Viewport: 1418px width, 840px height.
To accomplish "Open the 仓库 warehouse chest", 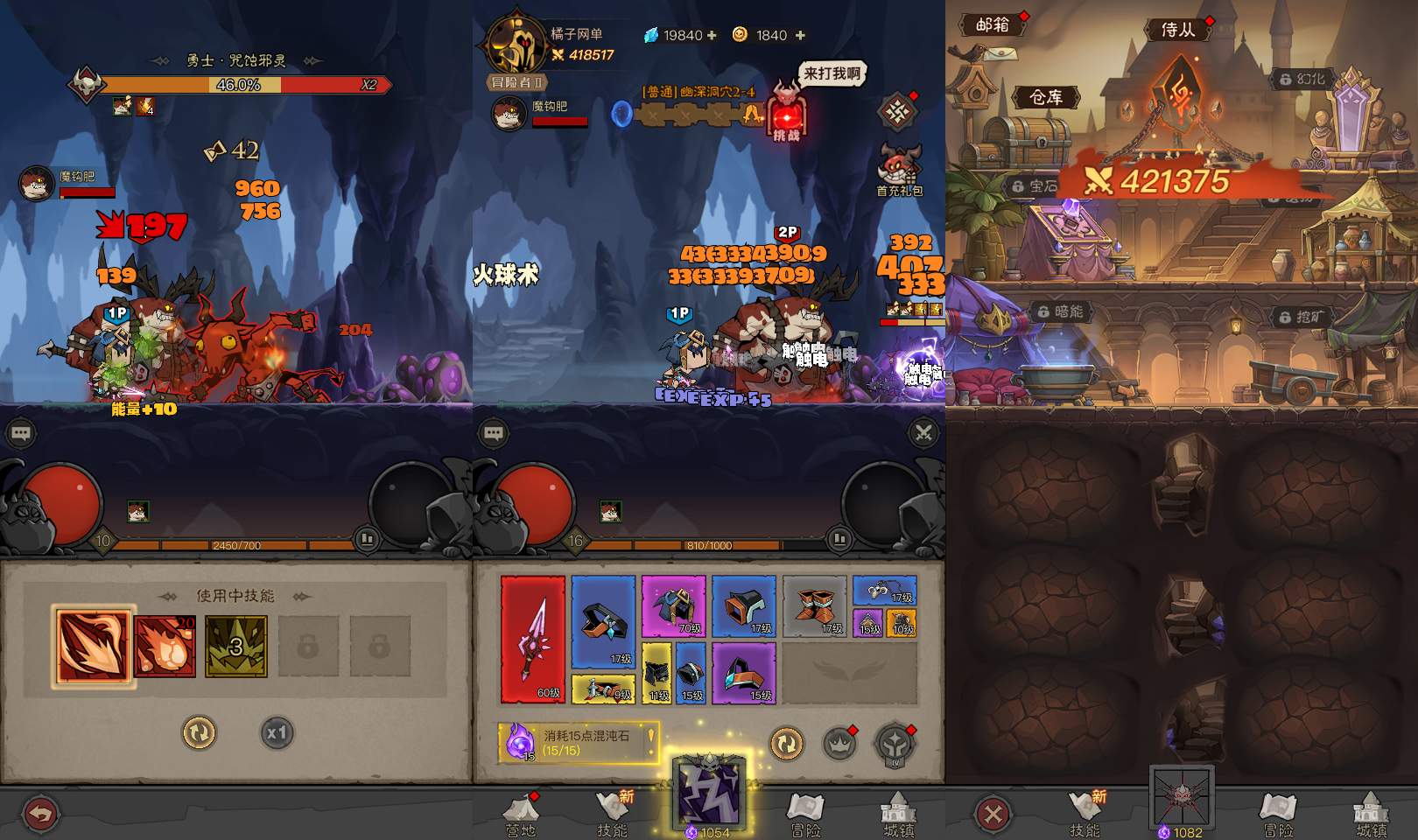I will tap(1045, 98).
